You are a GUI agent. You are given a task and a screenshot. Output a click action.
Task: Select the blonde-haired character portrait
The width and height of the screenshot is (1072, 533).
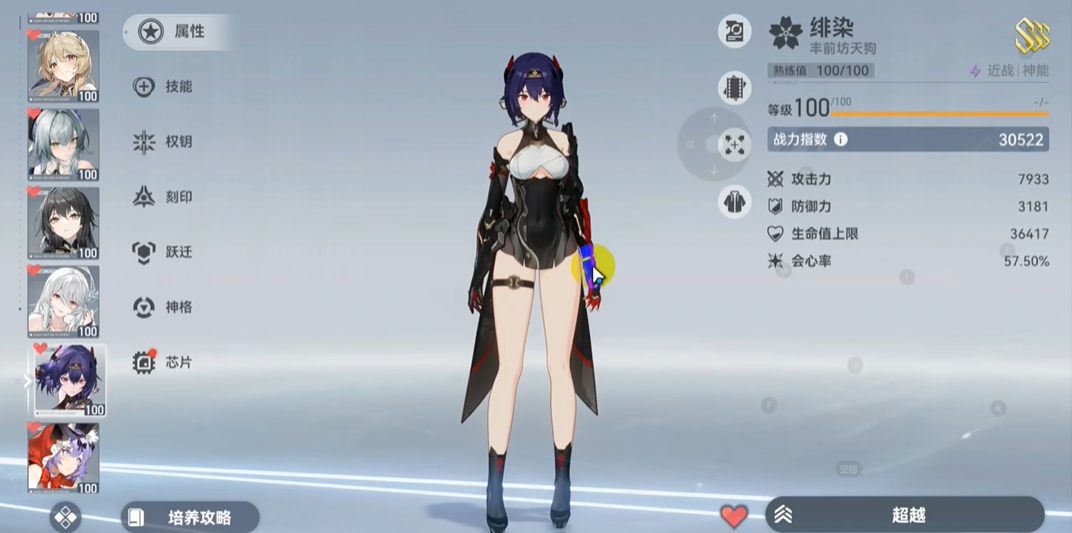coord(64,66)
